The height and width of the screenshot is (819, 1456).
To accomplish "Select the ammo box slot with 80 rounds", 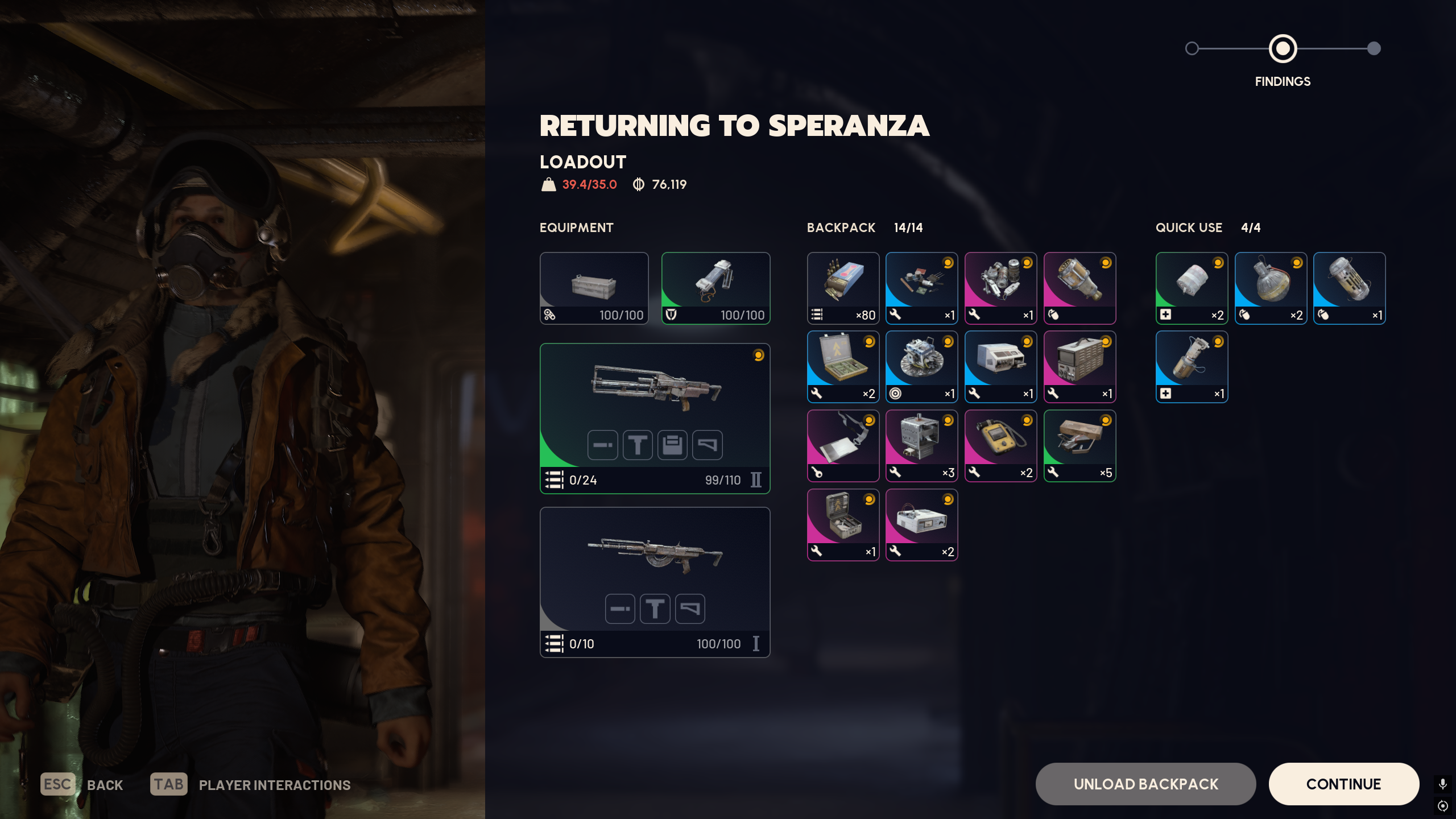I will point(843,288).
